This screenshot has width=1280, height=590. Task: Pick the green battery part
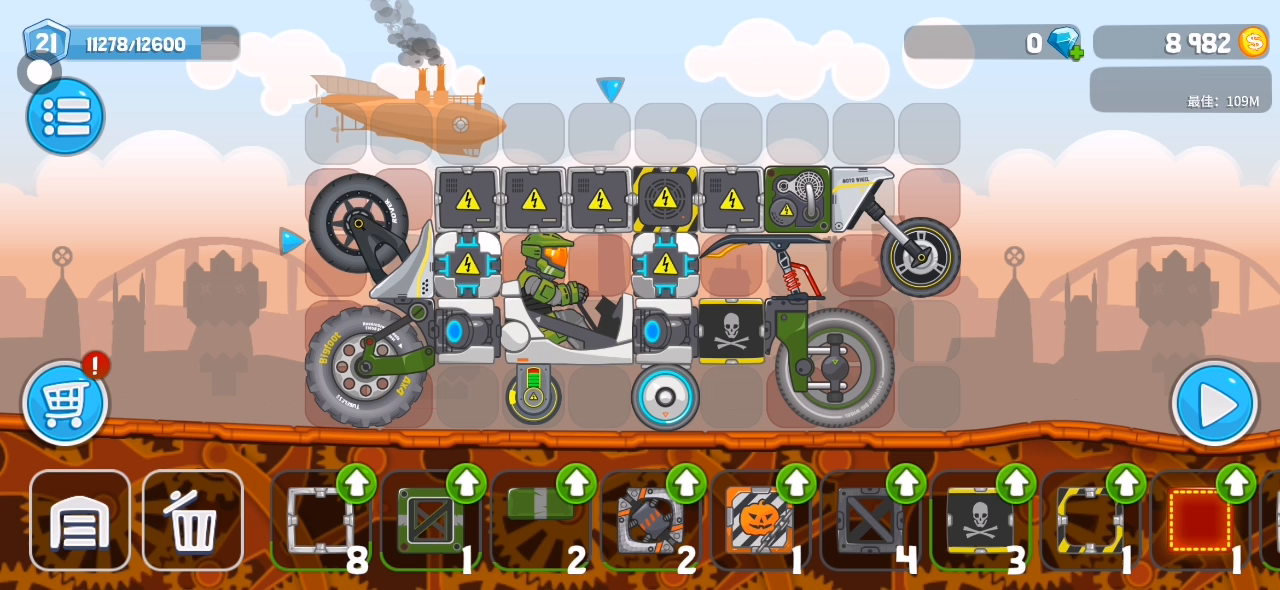[x=540, y=508]
